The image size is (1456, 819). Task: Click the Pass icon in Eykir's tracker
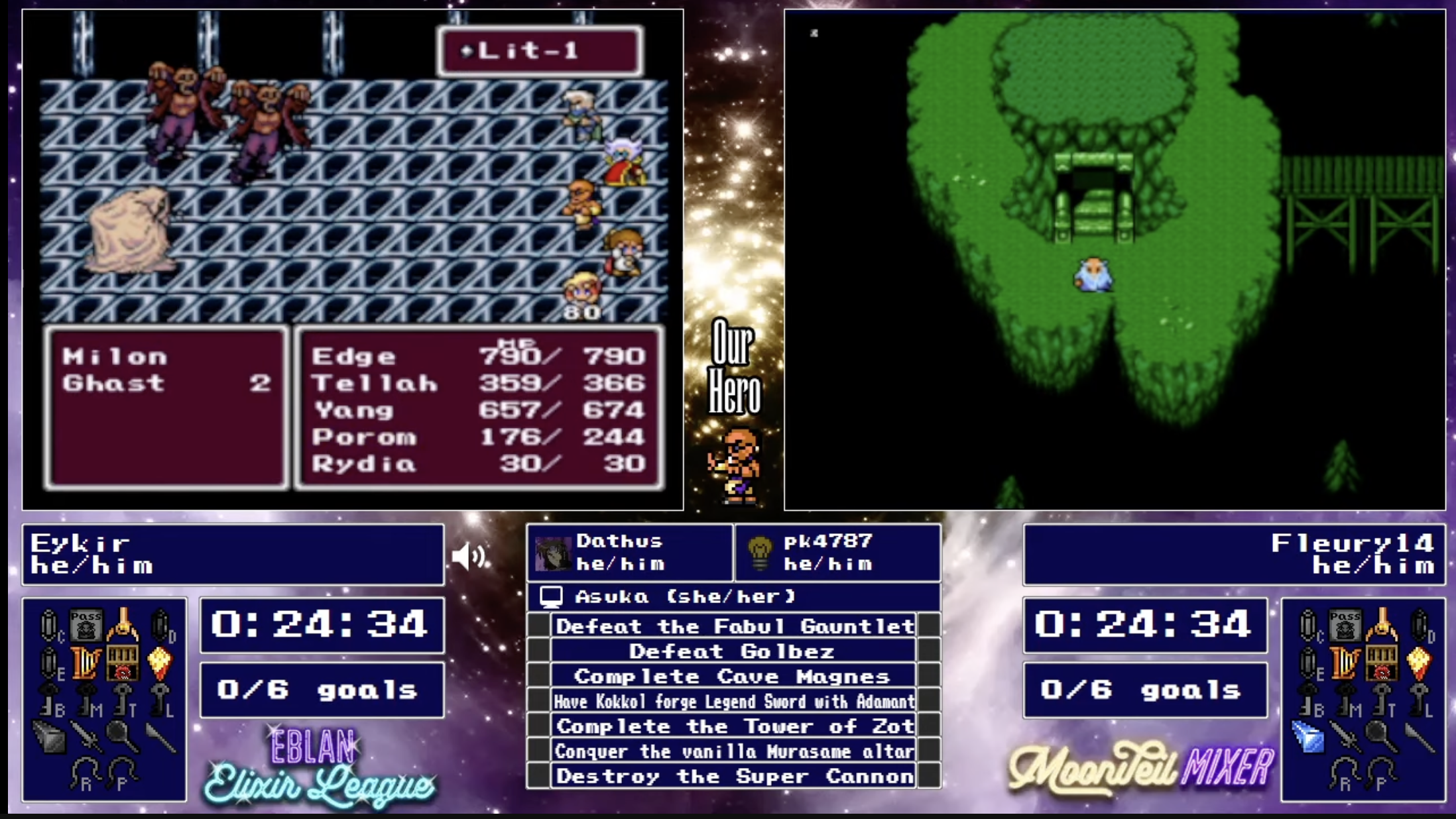(86, 624)
